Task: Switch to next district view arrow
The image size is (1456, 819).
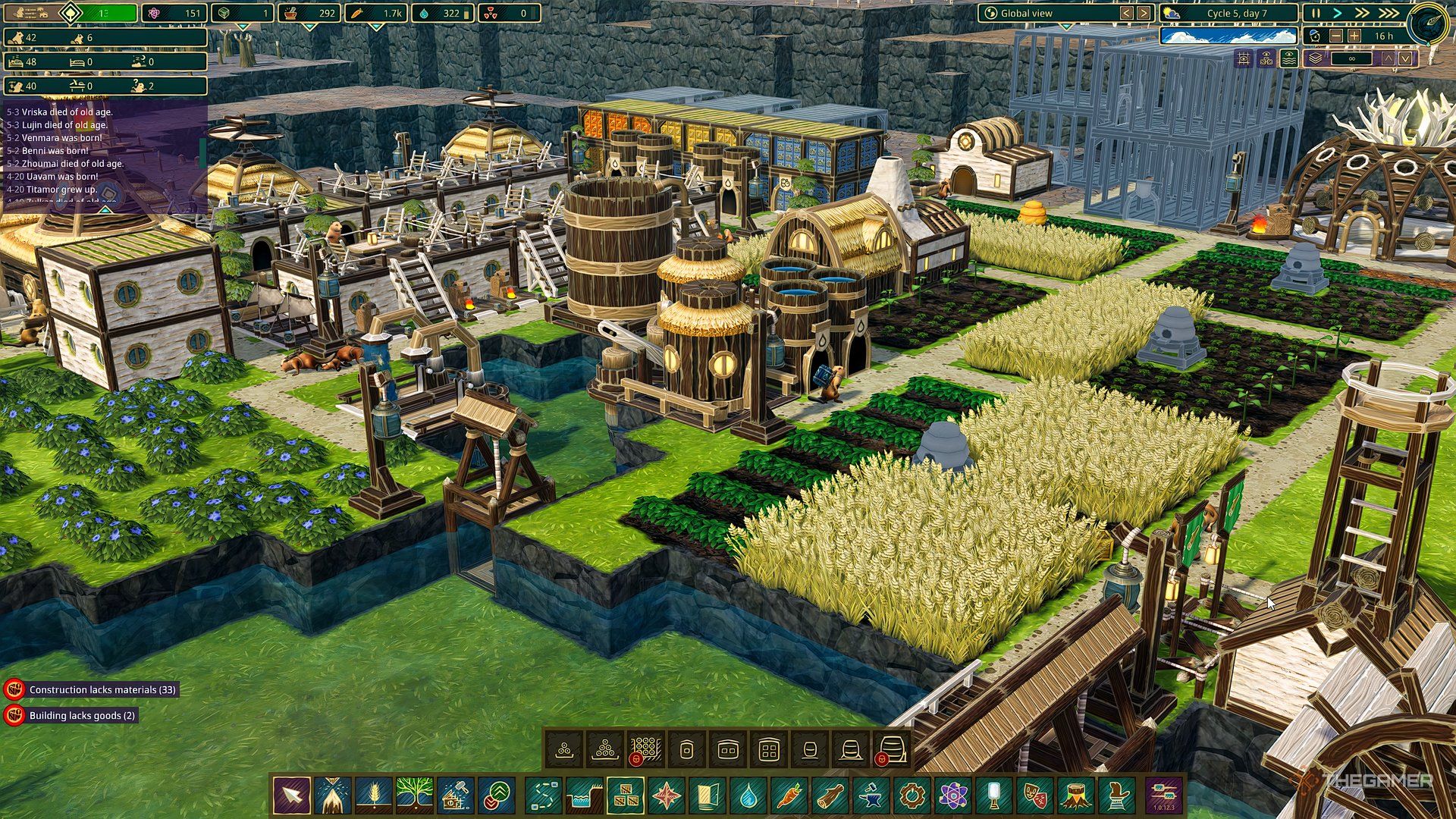Action: coord(1144,14)
